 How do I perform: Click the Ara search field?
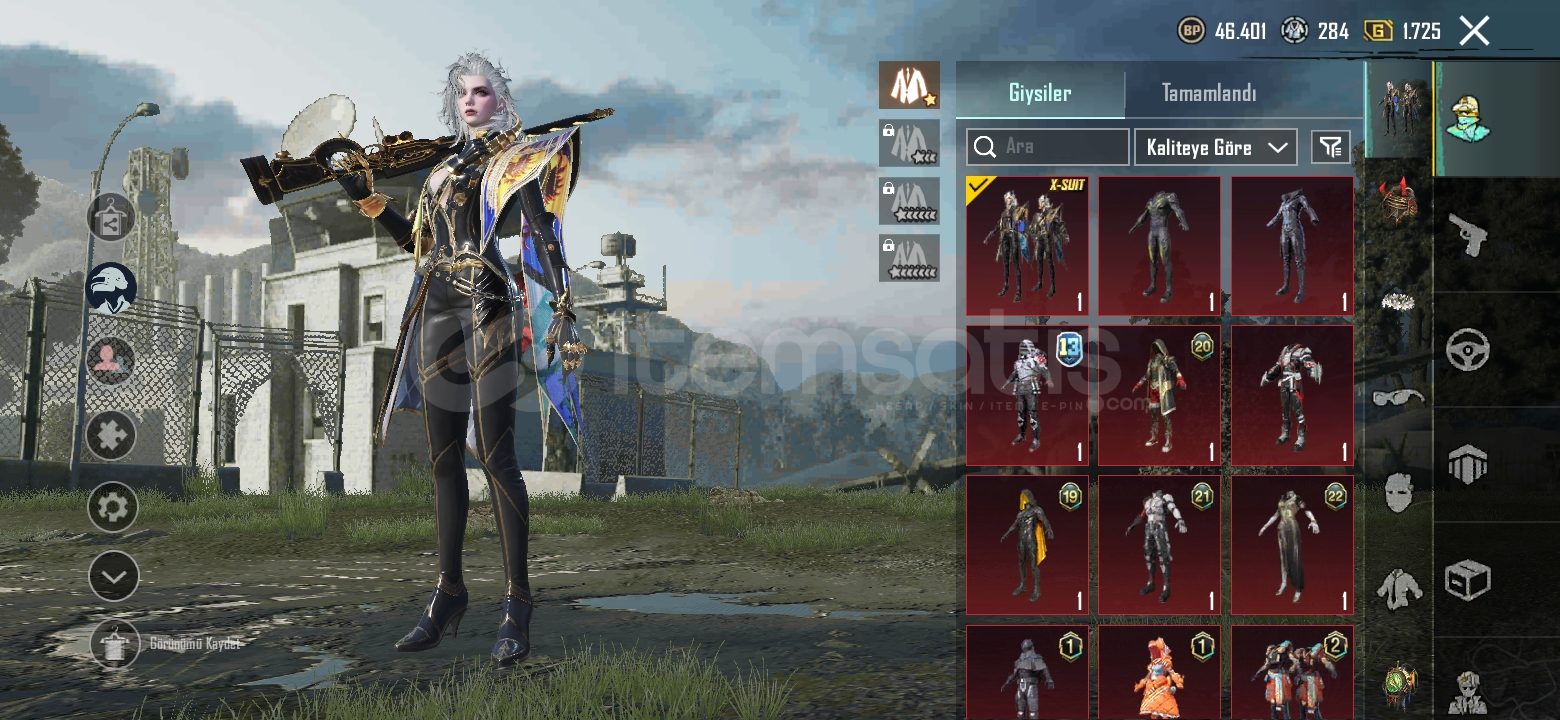coord(1048,147)
